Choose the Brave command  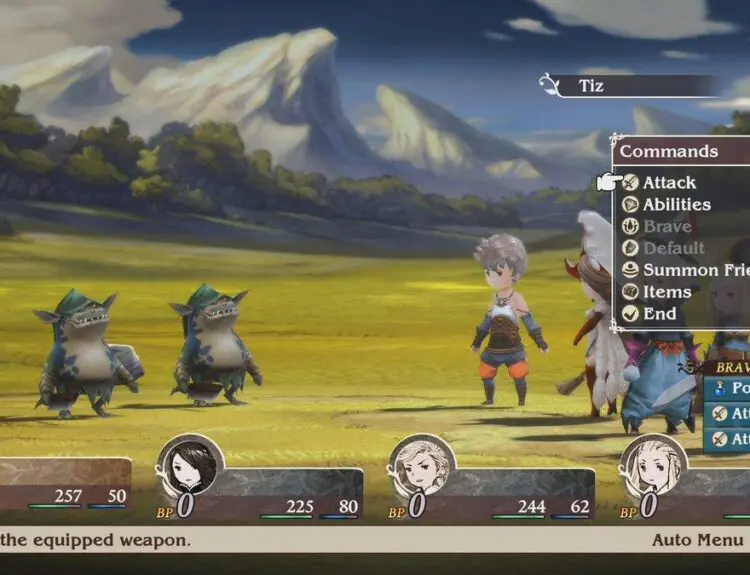[x=666, y=227]
